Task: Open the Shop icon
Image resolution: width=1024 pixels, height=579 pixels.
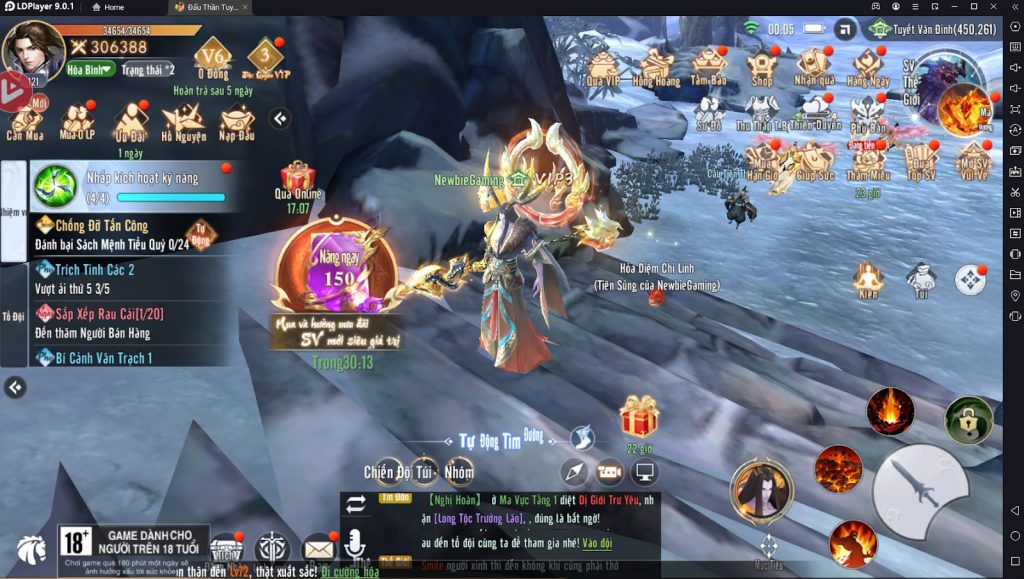Action: [x=762, y=66]
